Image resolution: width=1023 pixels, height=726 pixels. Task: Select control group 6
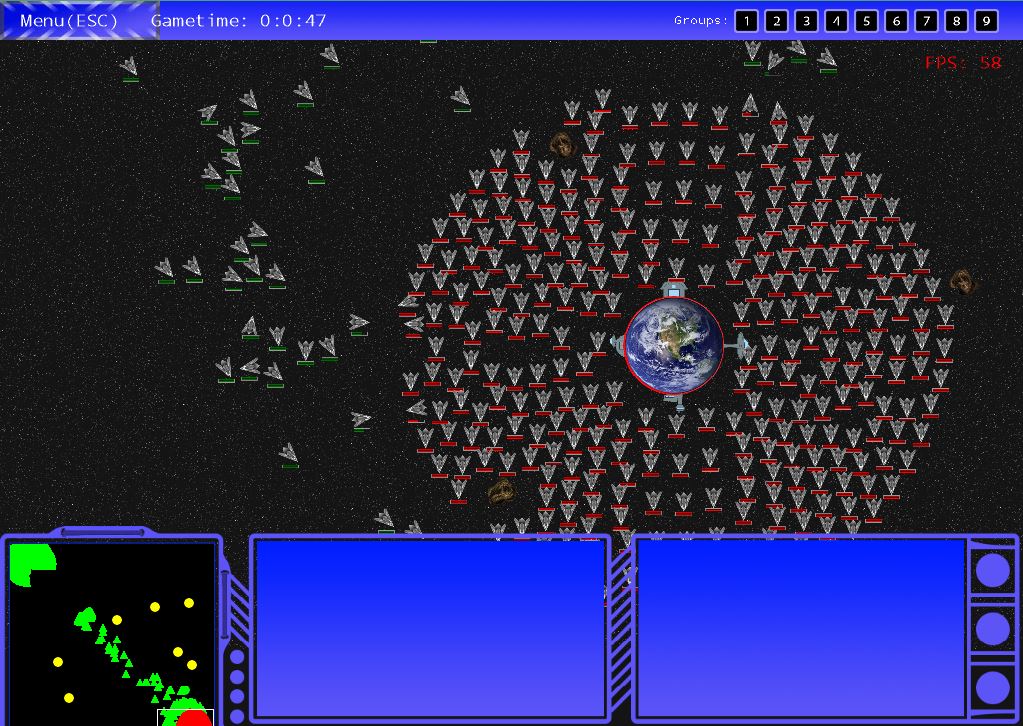[896, 21]
